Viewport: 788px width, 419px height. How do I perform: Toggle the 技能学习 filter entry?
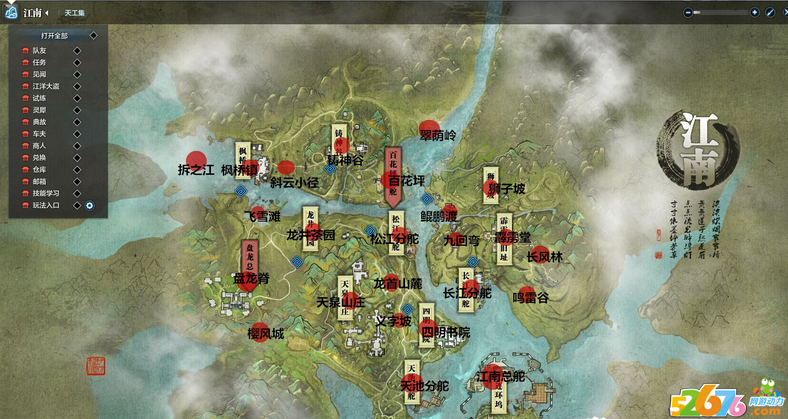point(44,194)
